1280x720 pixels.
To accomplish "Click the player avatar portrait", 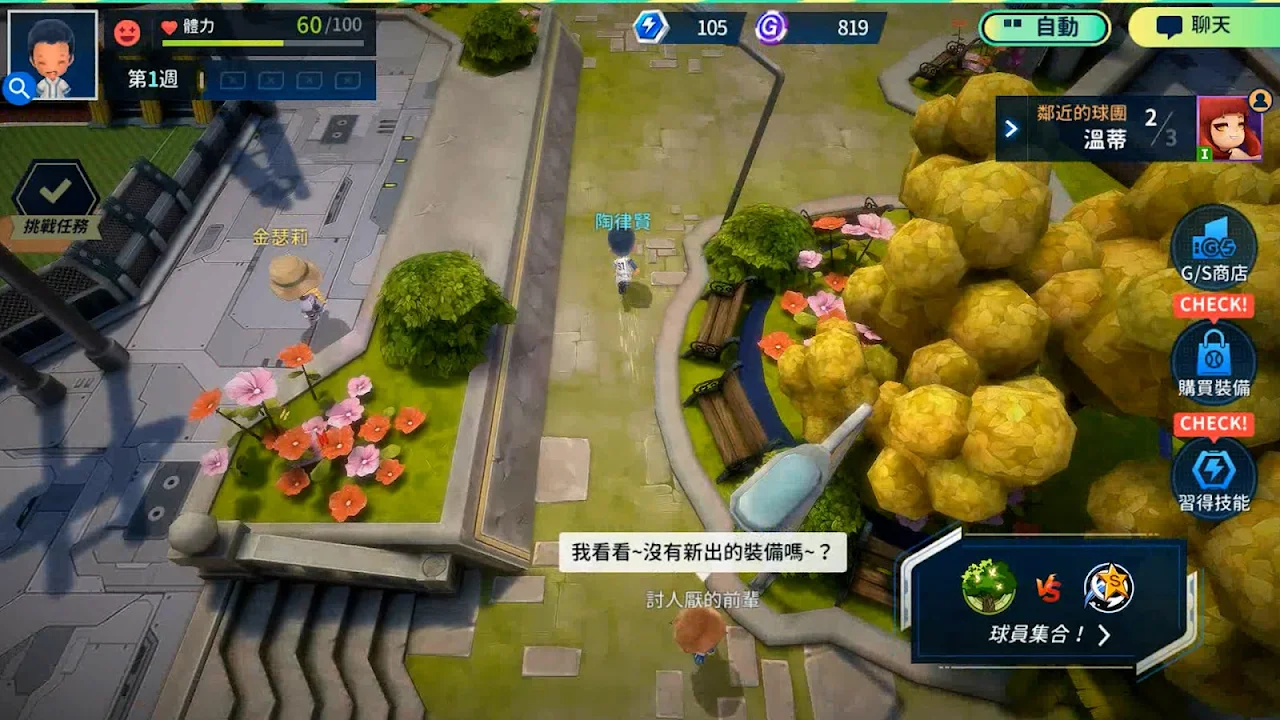I will coord(53,54).
